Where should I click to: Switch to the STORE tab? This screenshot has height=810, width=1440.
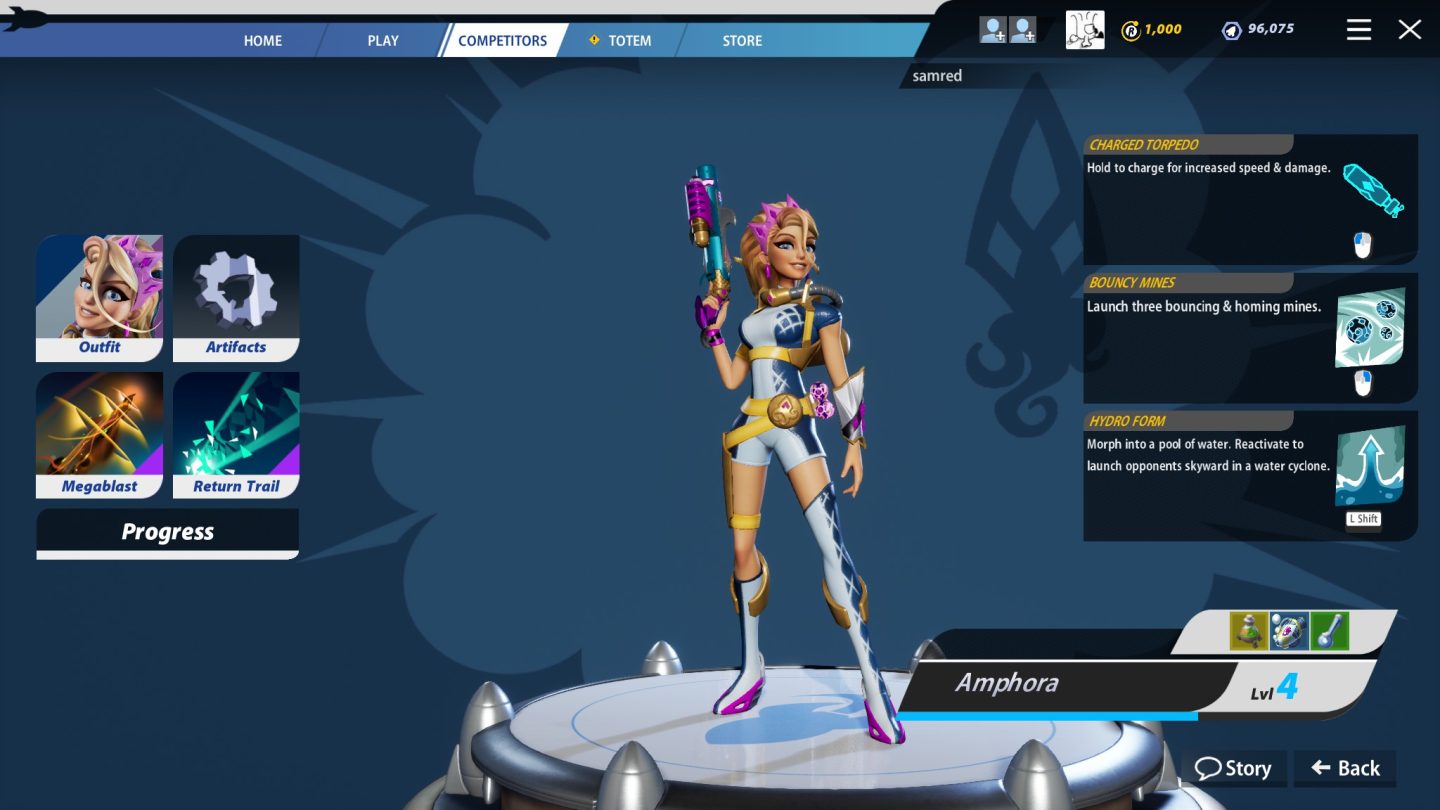[x=741, y=41]
